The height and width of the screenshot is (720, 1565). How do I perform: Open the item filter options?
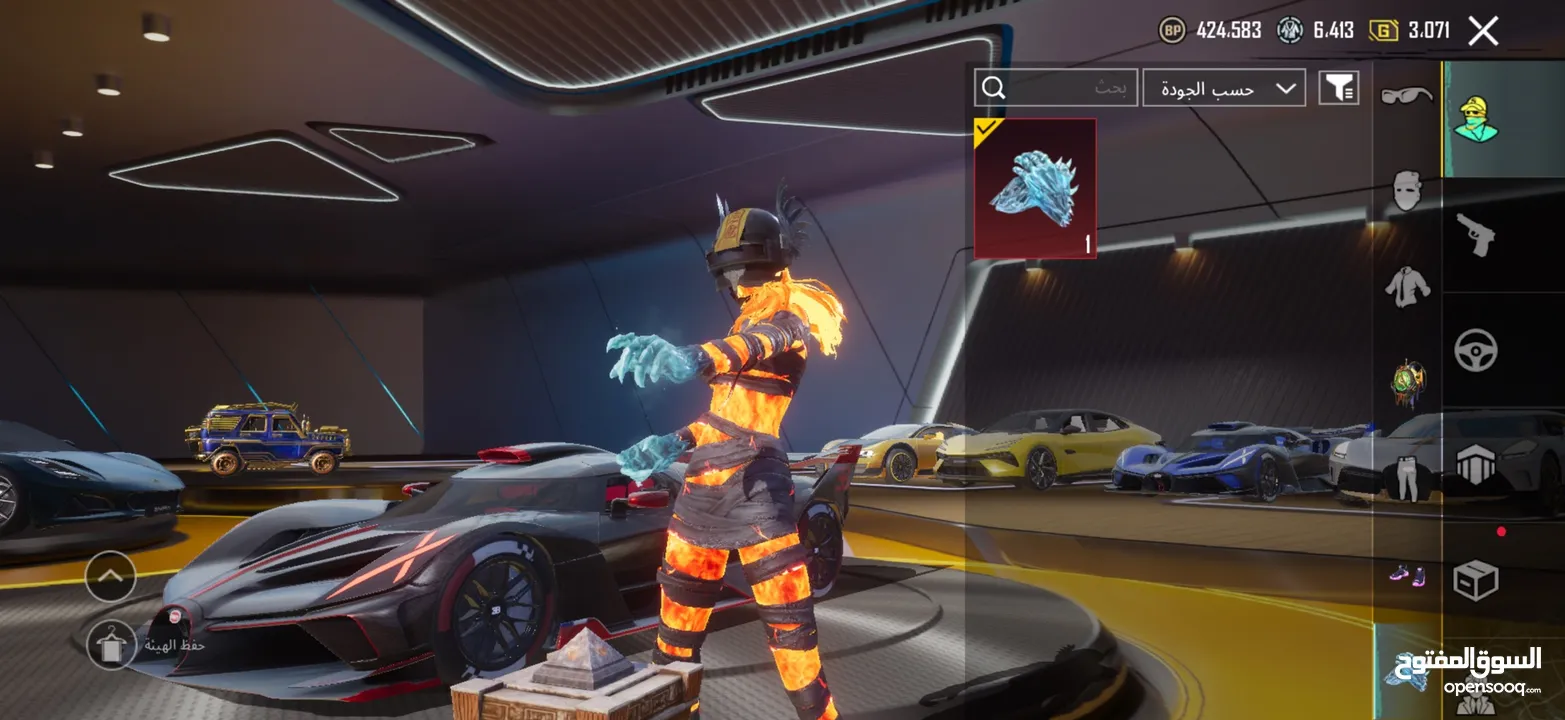(1339, 88)
